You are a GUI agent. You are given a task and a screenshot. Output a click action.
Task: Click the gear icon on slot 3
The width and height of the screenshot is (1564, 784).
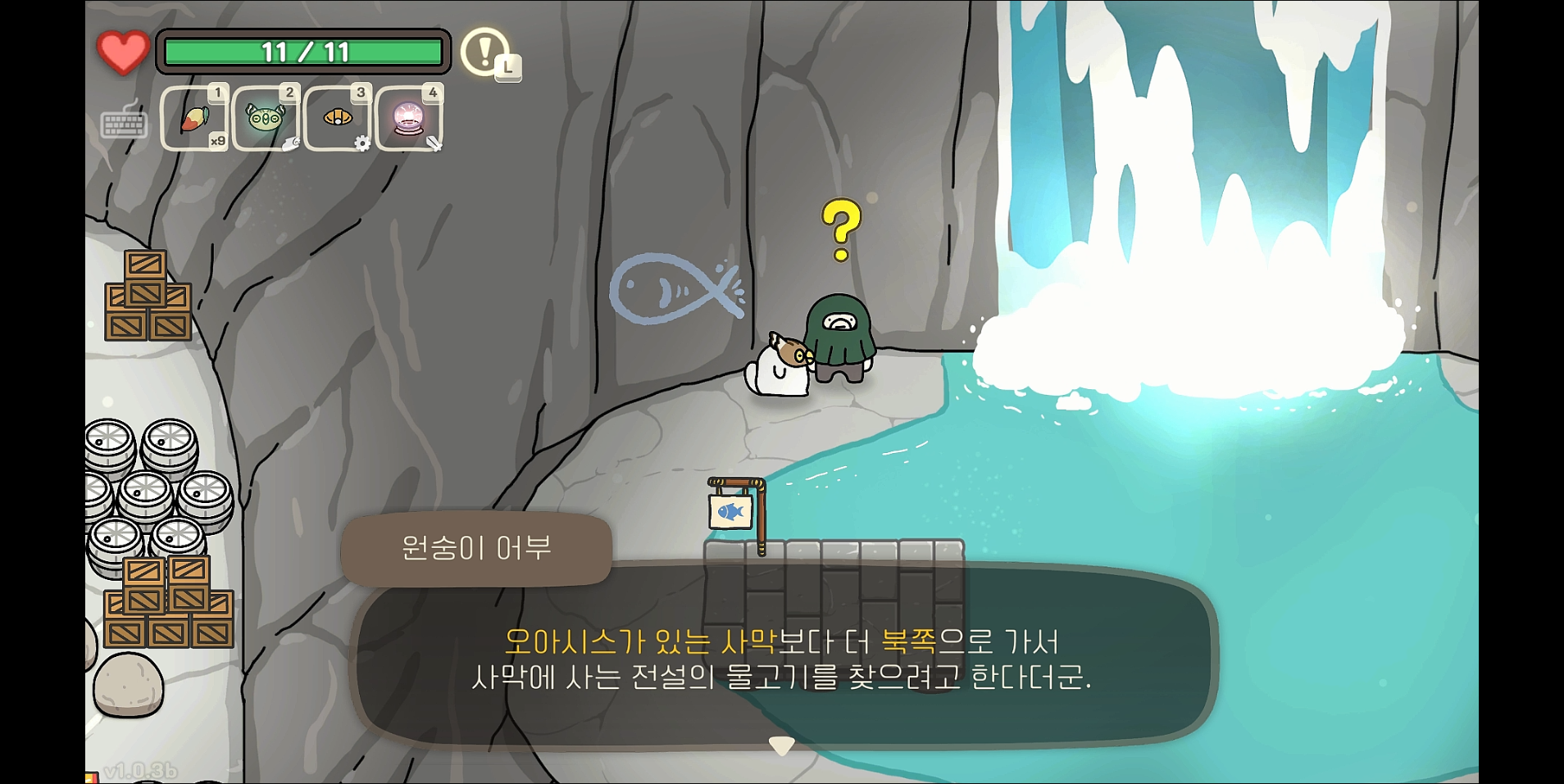[x=364, y=143]
